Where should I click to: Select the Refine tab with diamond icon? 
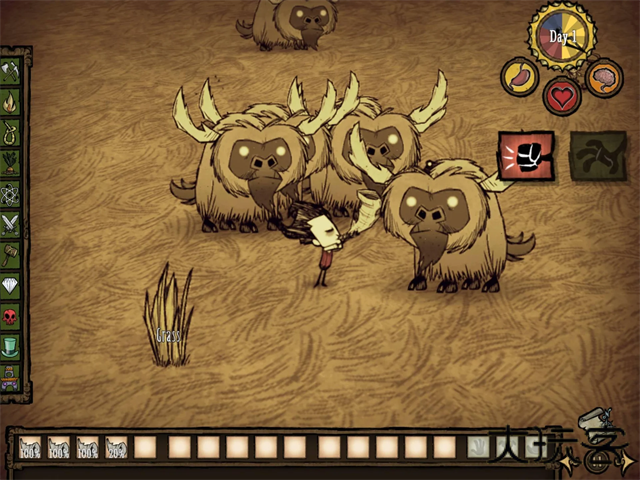coord(11,284)
